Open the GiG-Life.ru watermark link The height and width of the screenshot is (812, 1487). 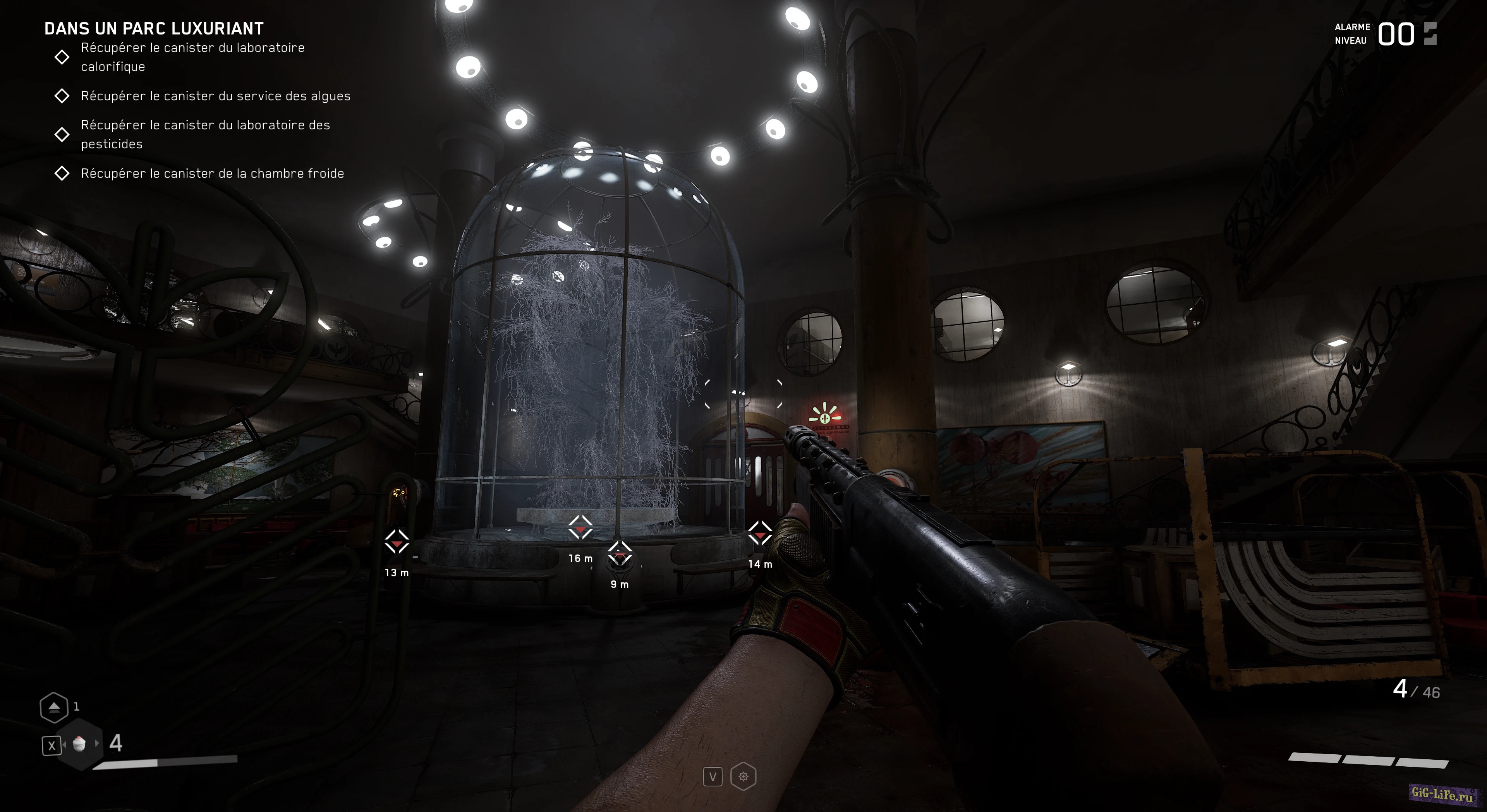(1441, 794)
